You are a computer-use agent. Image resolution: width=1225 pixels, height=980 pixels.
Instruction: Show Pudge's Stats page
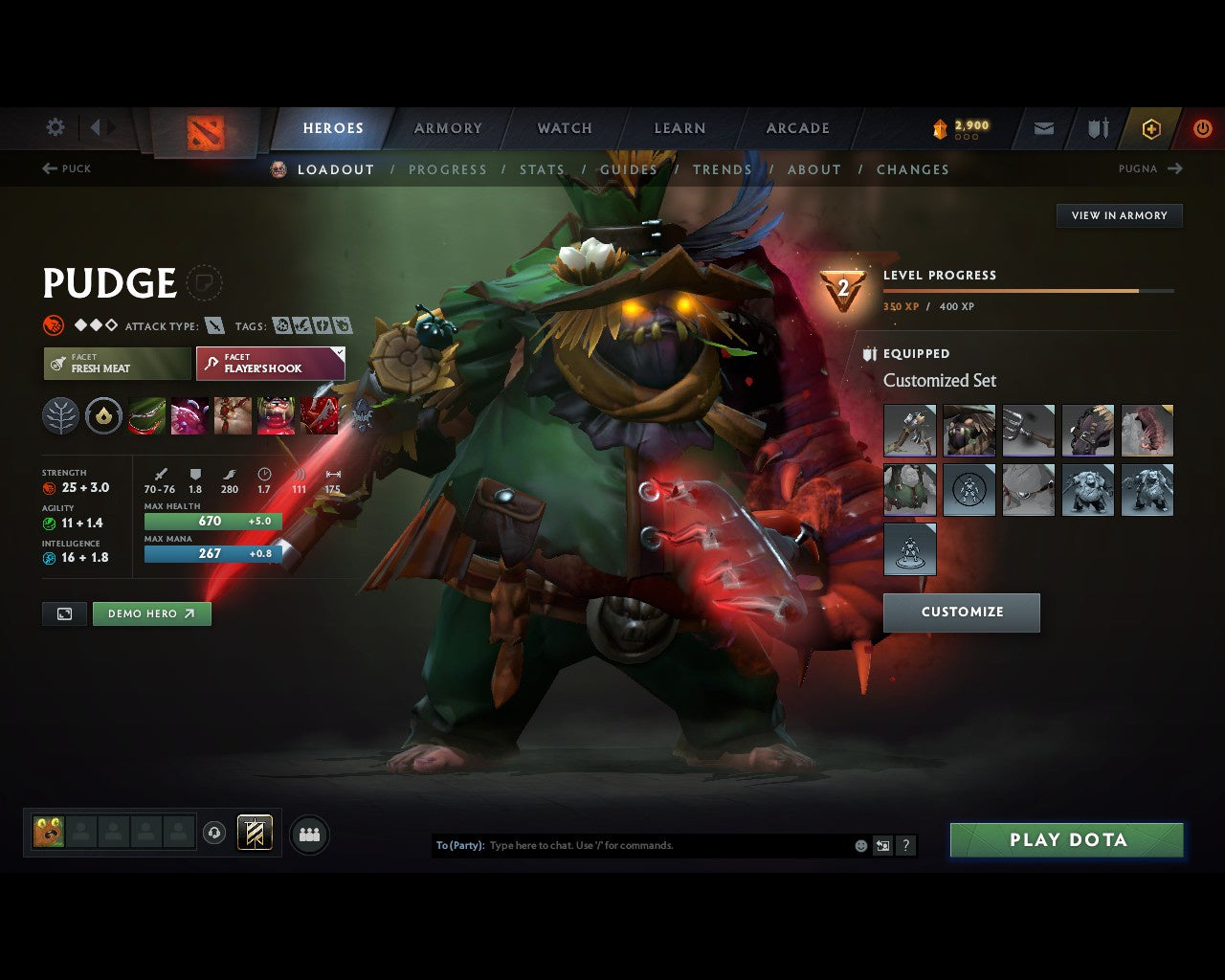(542, 169)
